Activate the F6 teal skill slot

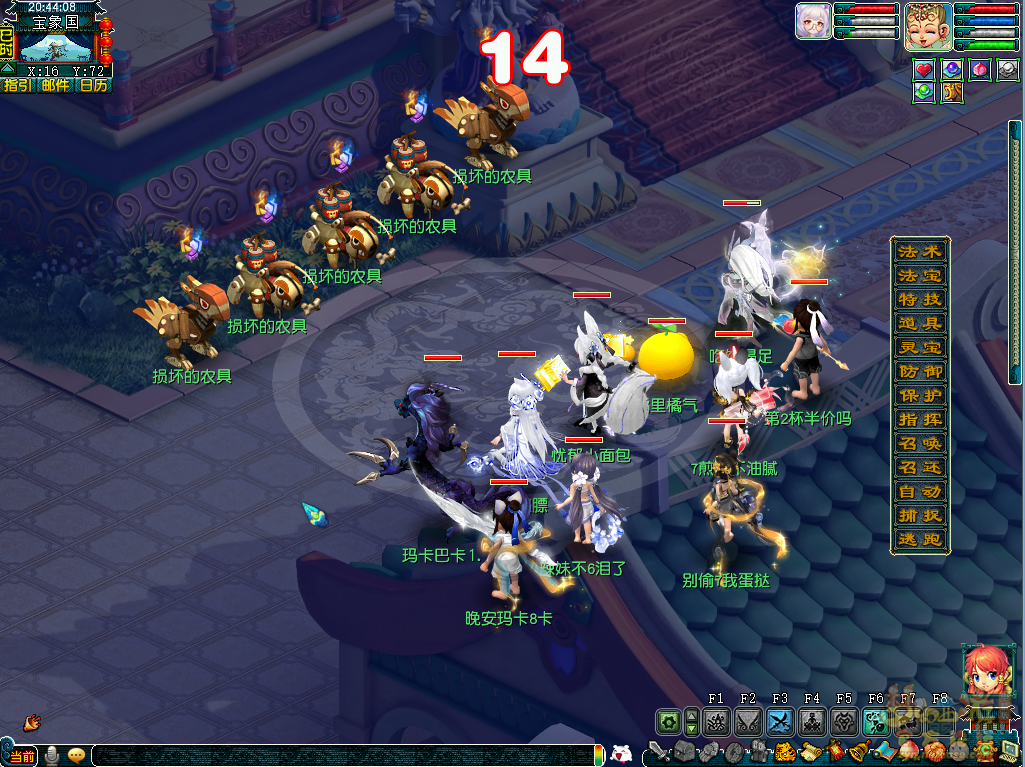876,722
